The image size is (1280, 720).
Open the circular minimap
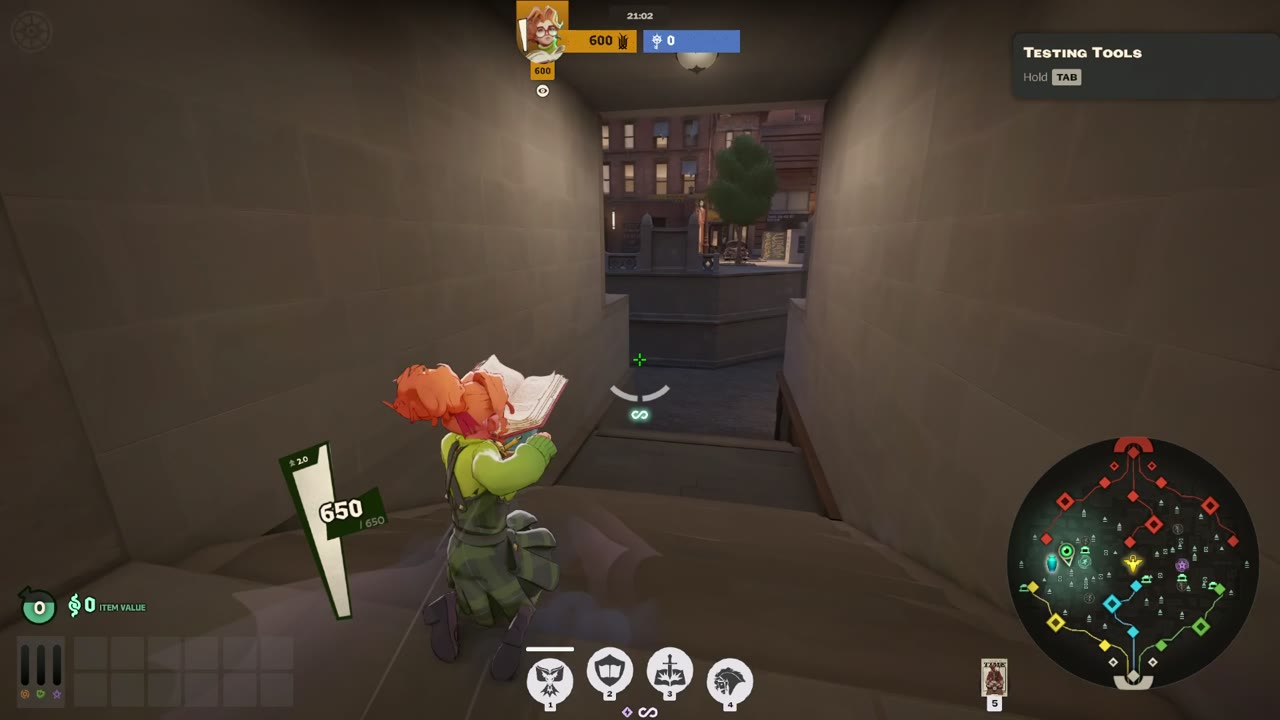(1132, 562)
